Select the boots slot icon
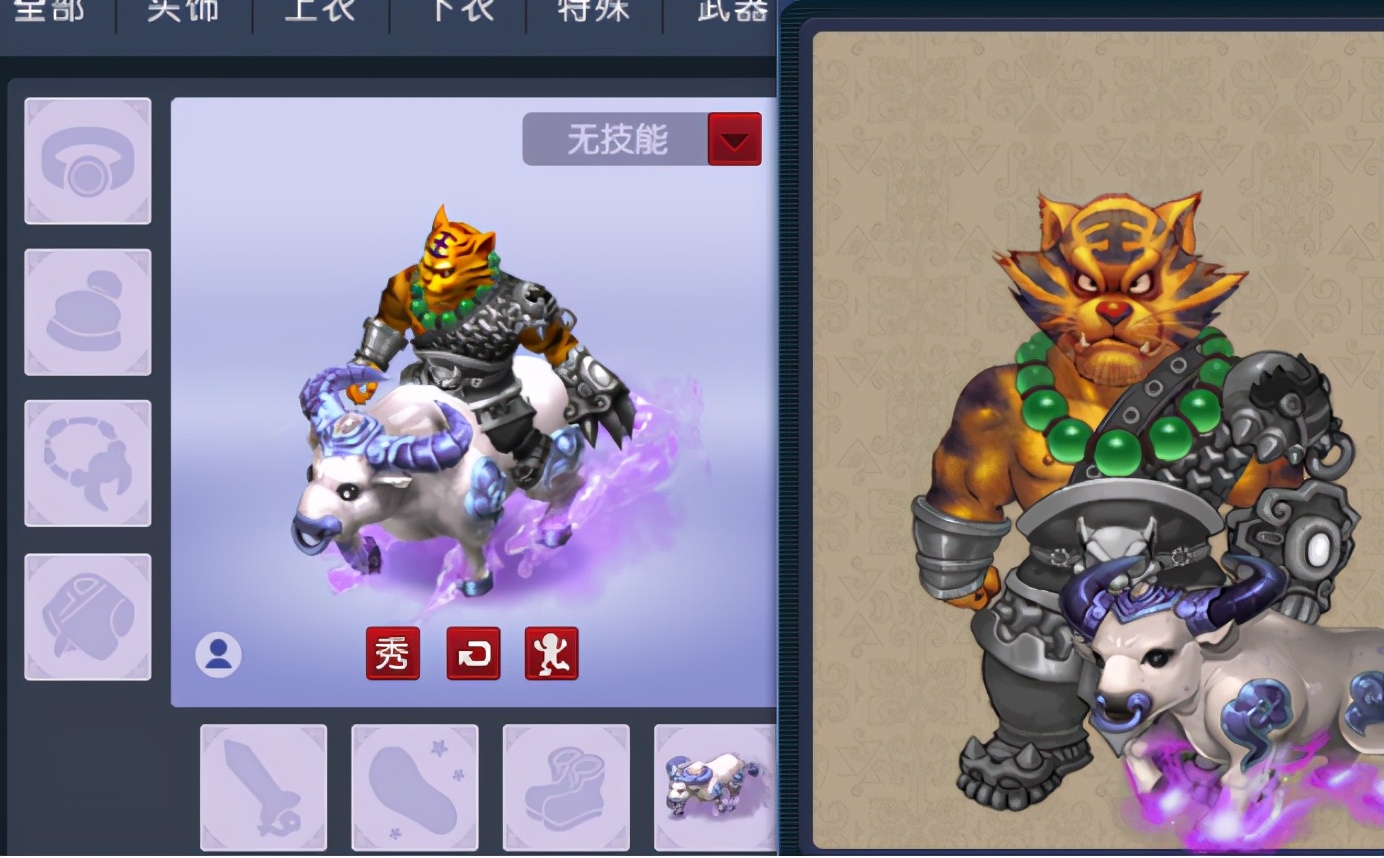 [566, 787]
